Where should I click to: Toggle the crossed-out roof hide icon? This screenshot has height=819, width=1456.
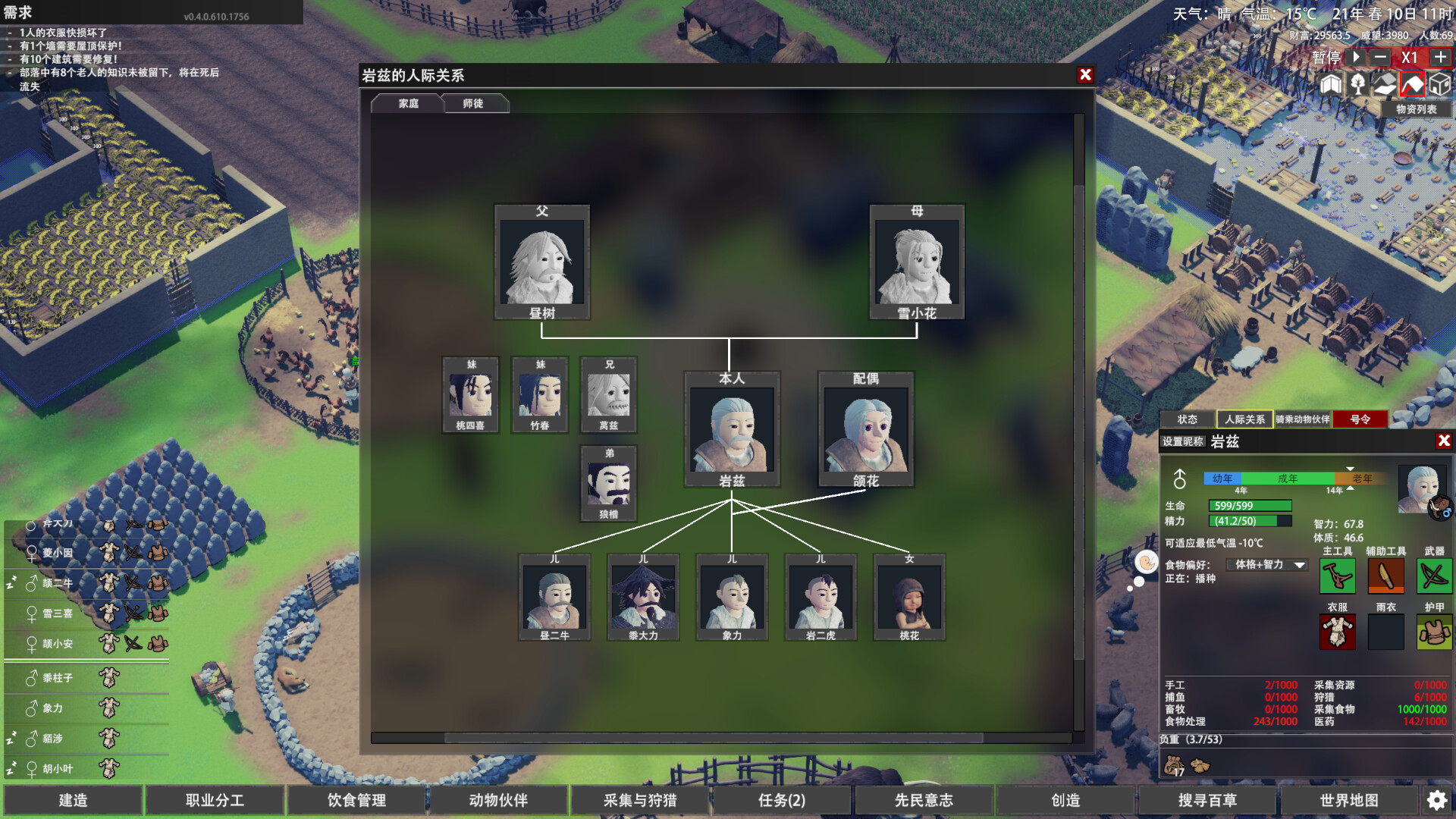click(x=1413, y=84)
